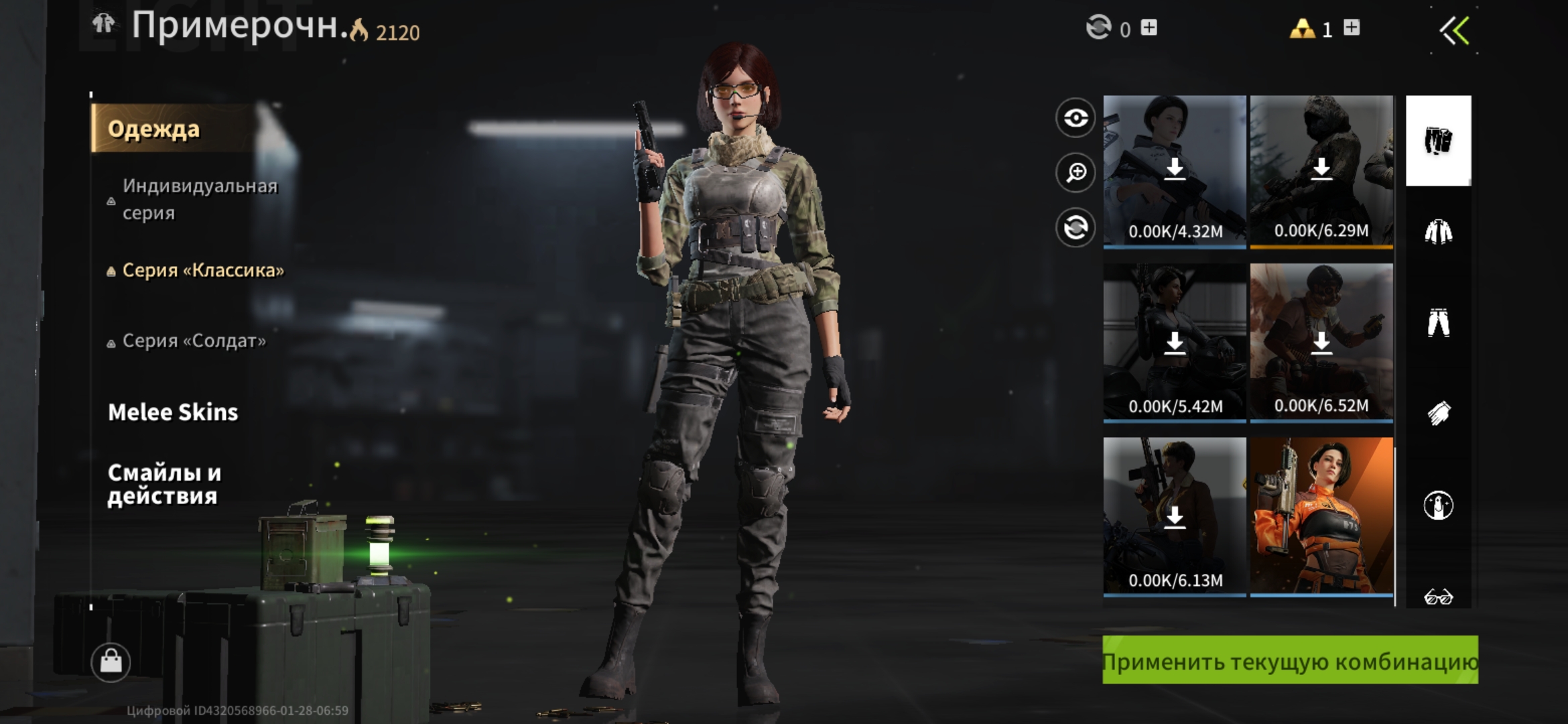Open Серия «Солдат» subcategory
This screenshot has height=724, width=1568.
[194, 341]
